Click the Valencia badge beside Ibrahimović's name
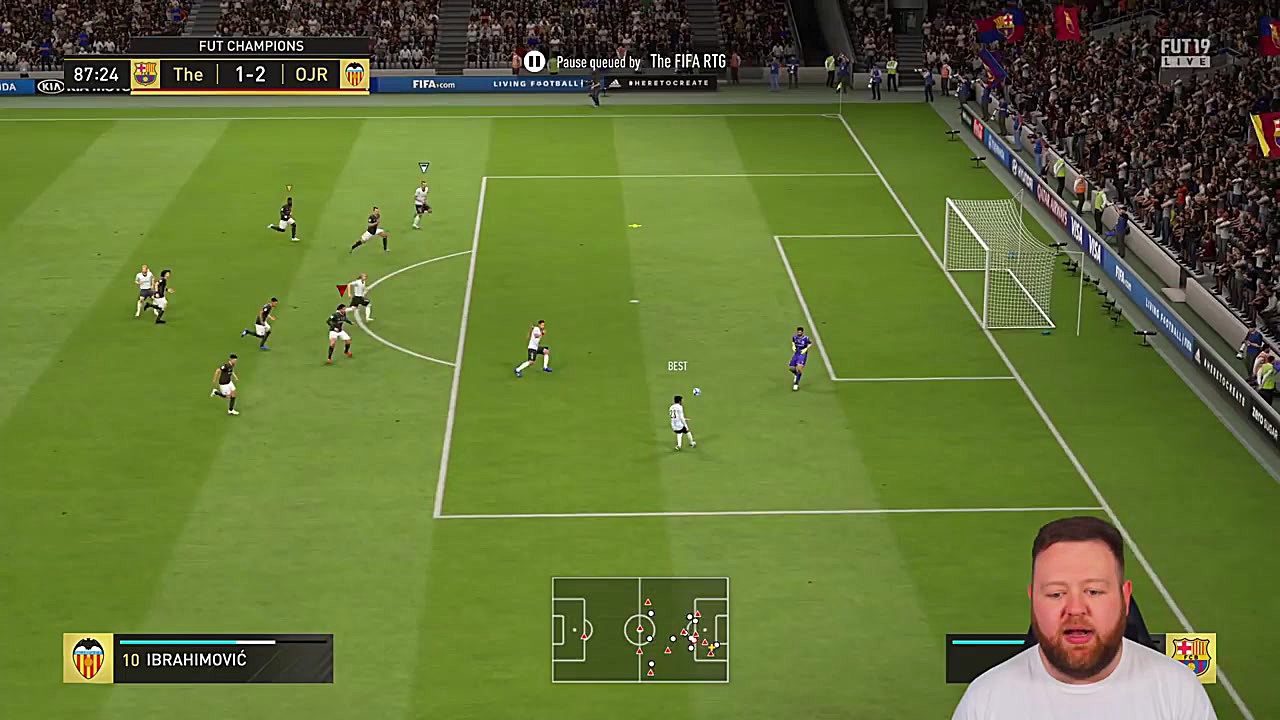 tap(88, 658)
